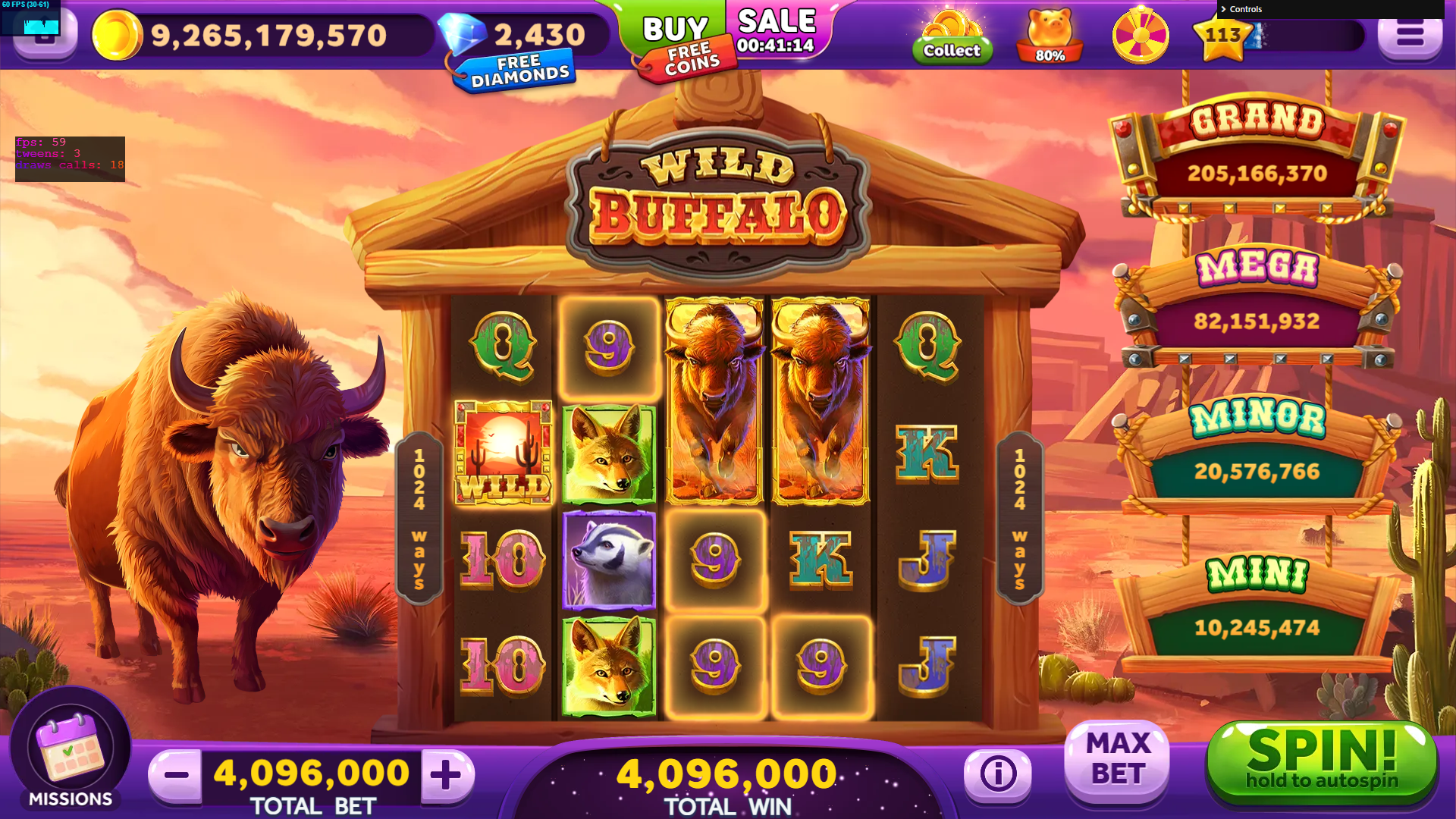Set the wager with MAX BET
The height and width of the screenshot is (819, 1456).
point(1117,760)
